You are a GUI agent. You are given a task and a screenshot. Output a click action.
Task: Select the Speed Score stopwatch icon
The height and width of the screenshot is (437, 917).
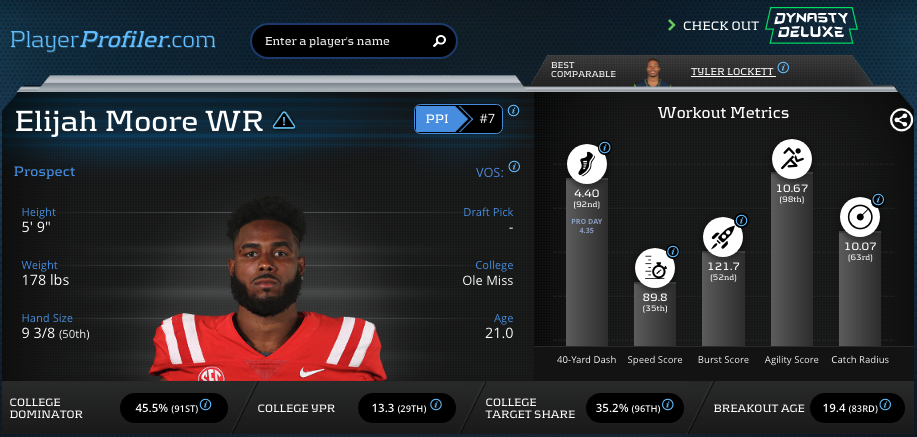tap(654, 267)
